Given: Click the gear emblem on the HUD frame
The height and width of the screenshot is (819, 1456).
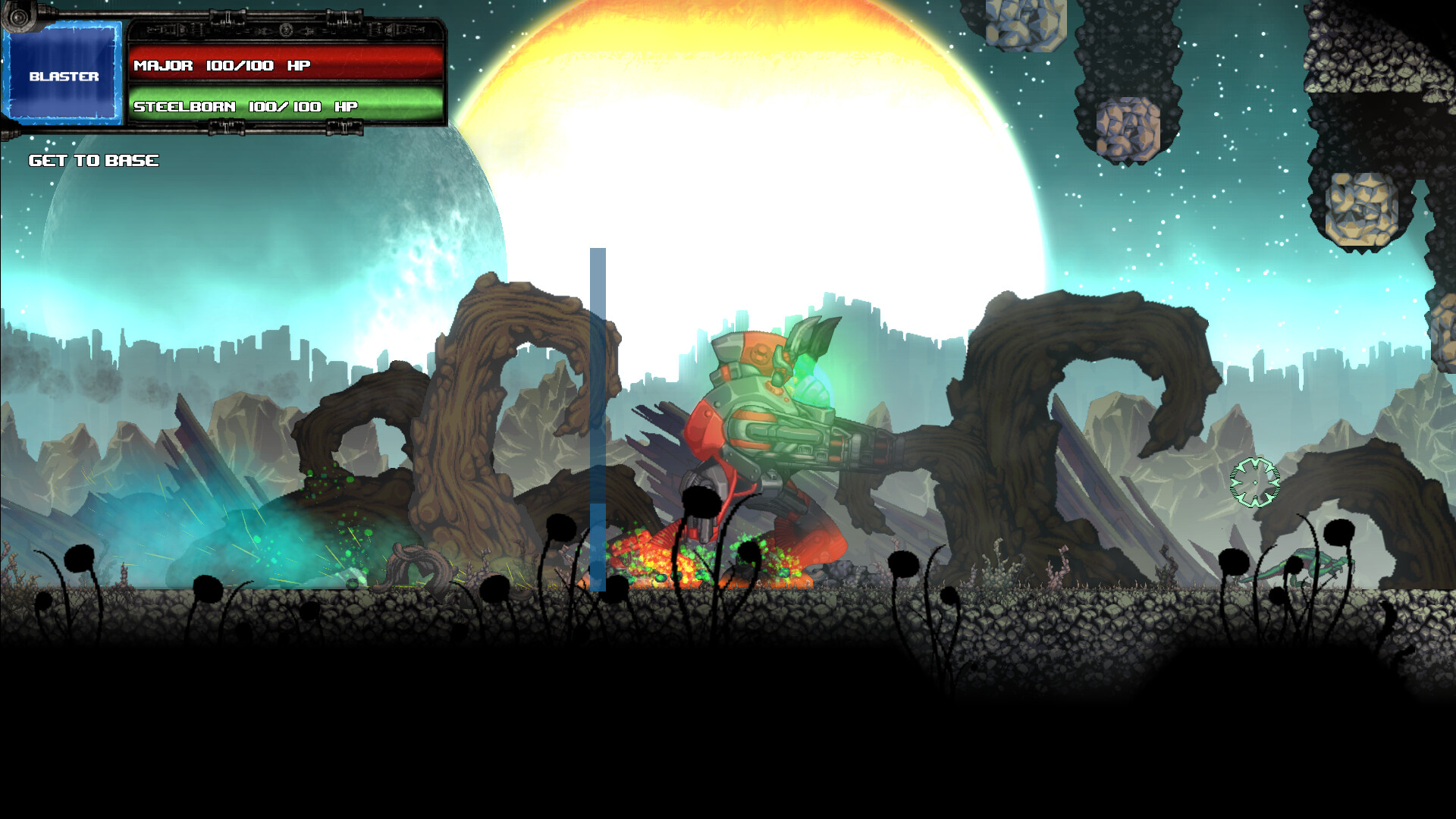Looking at the screenshot, I should coord(286,30).
